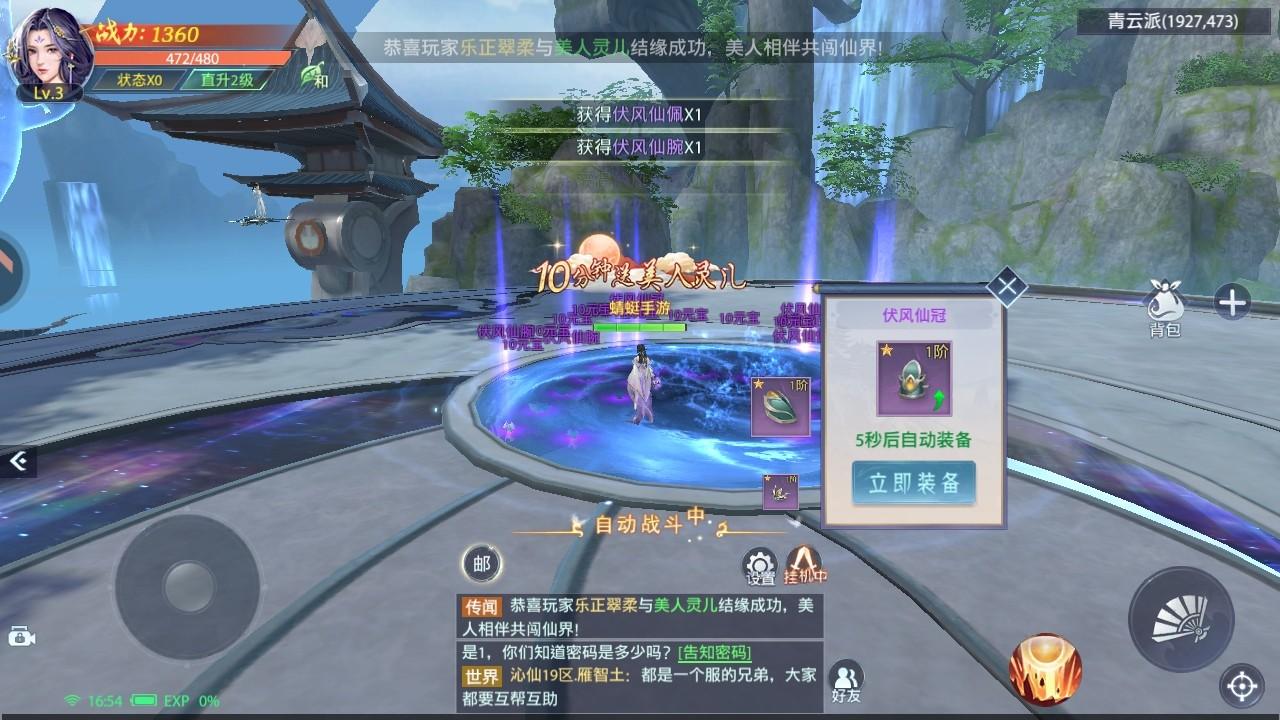Open the 背包 backpack

pyautogui.click(x=1164, y=300)
